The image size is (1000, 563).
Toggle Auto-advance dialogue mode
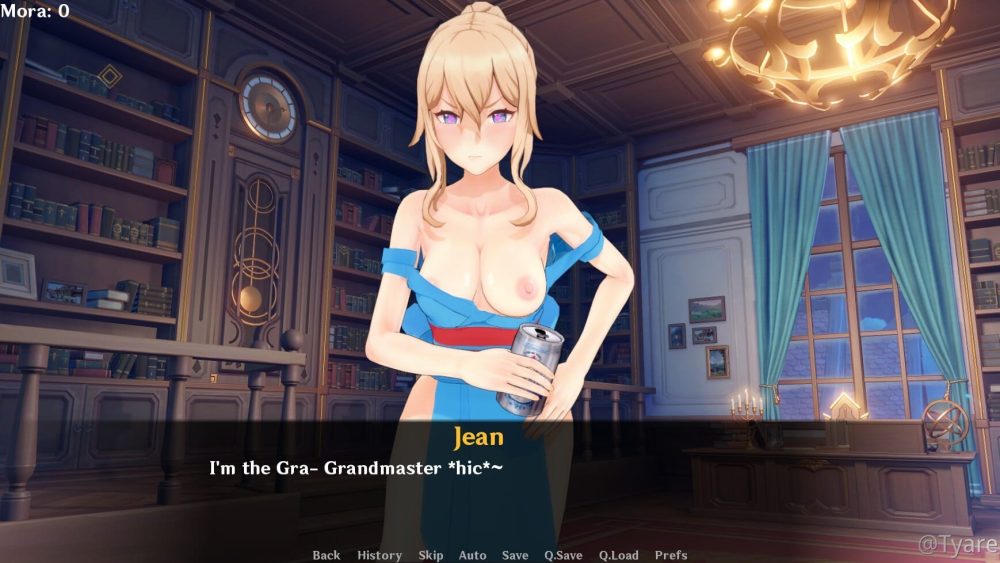click(x=472, y=555)
